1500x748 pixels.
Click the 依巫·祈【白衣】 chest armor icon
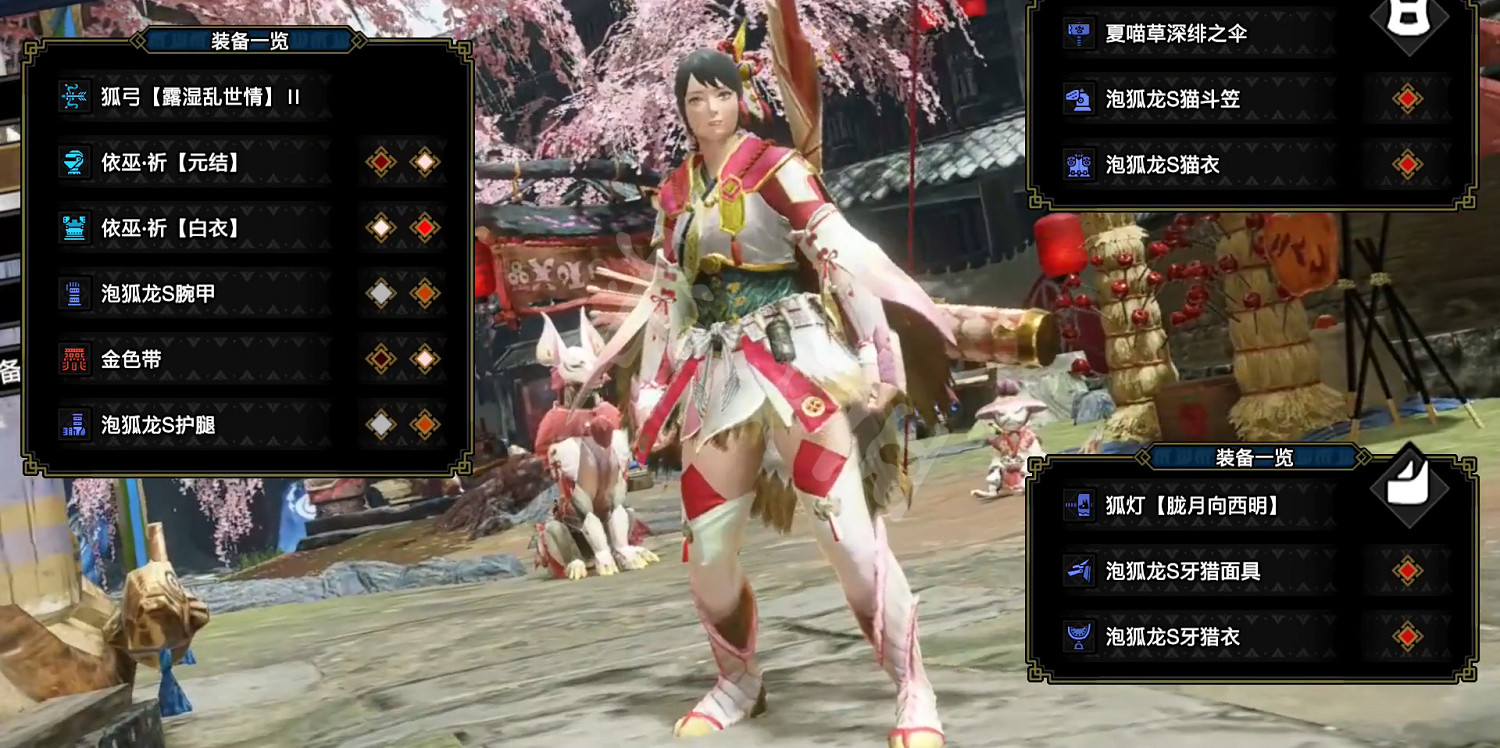[75, 227]
